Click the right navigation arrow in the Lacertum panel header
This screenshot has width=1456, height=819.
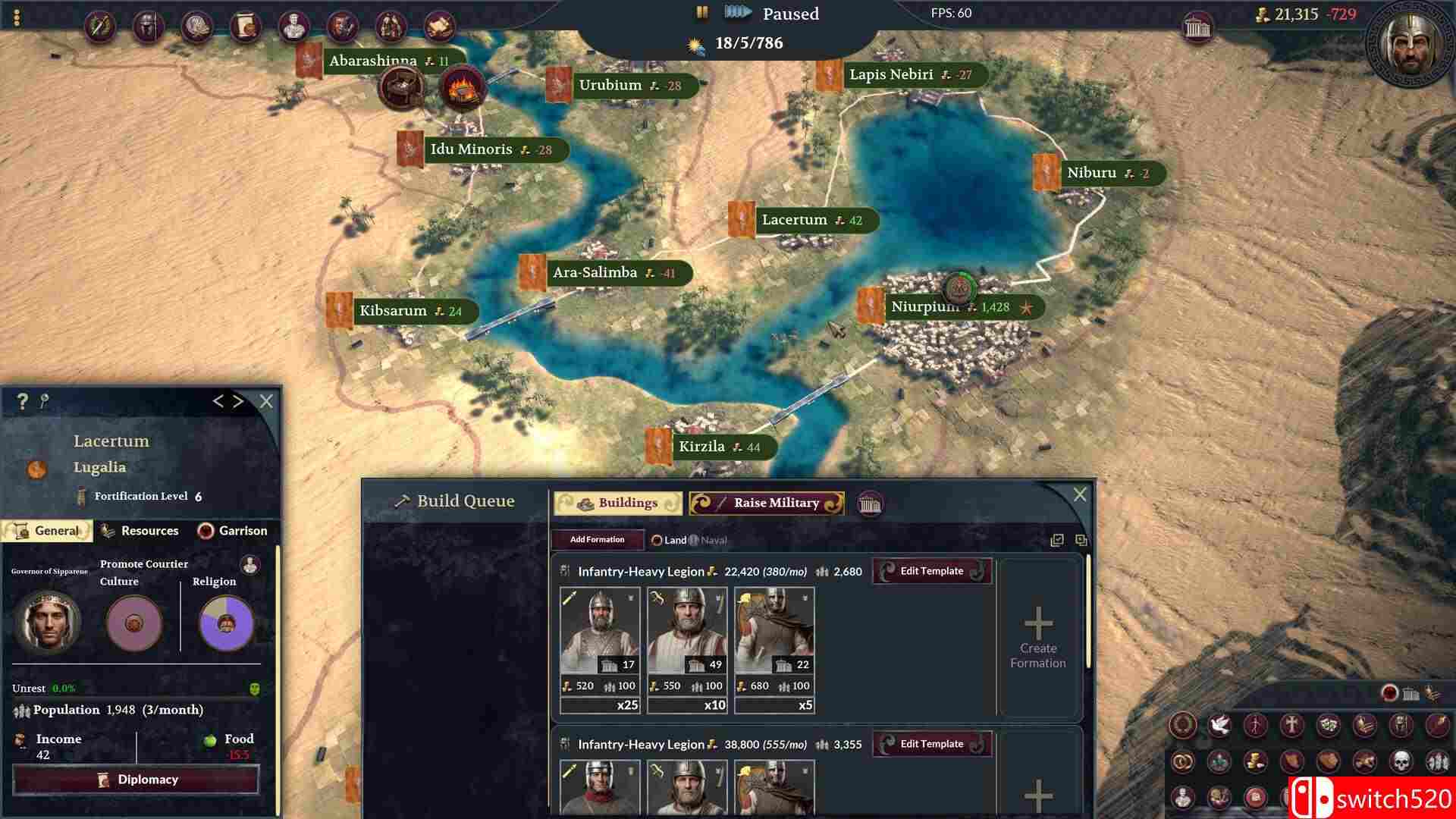[237, 402]
